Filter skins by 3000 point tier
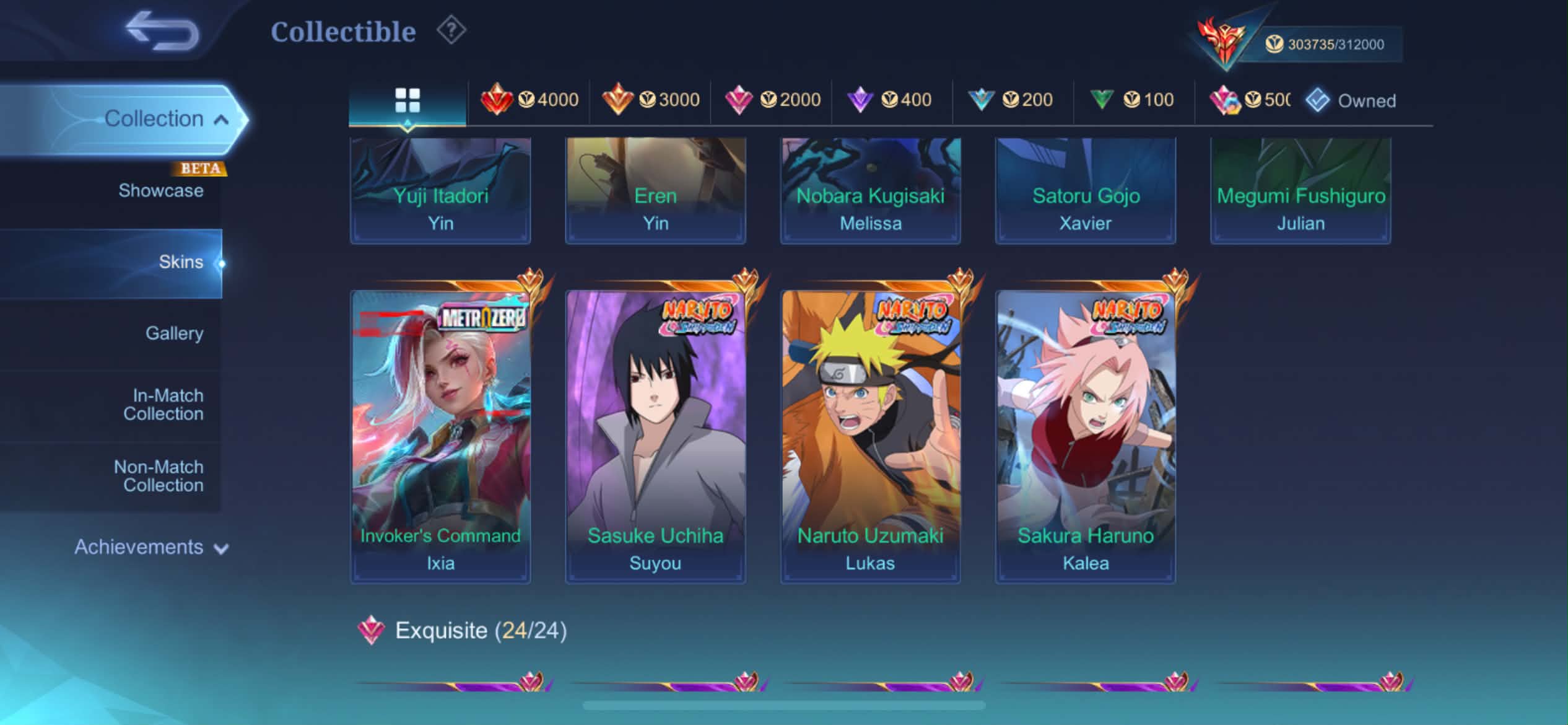This screenshot has width=1568, height=725. [x=650, y=100]
